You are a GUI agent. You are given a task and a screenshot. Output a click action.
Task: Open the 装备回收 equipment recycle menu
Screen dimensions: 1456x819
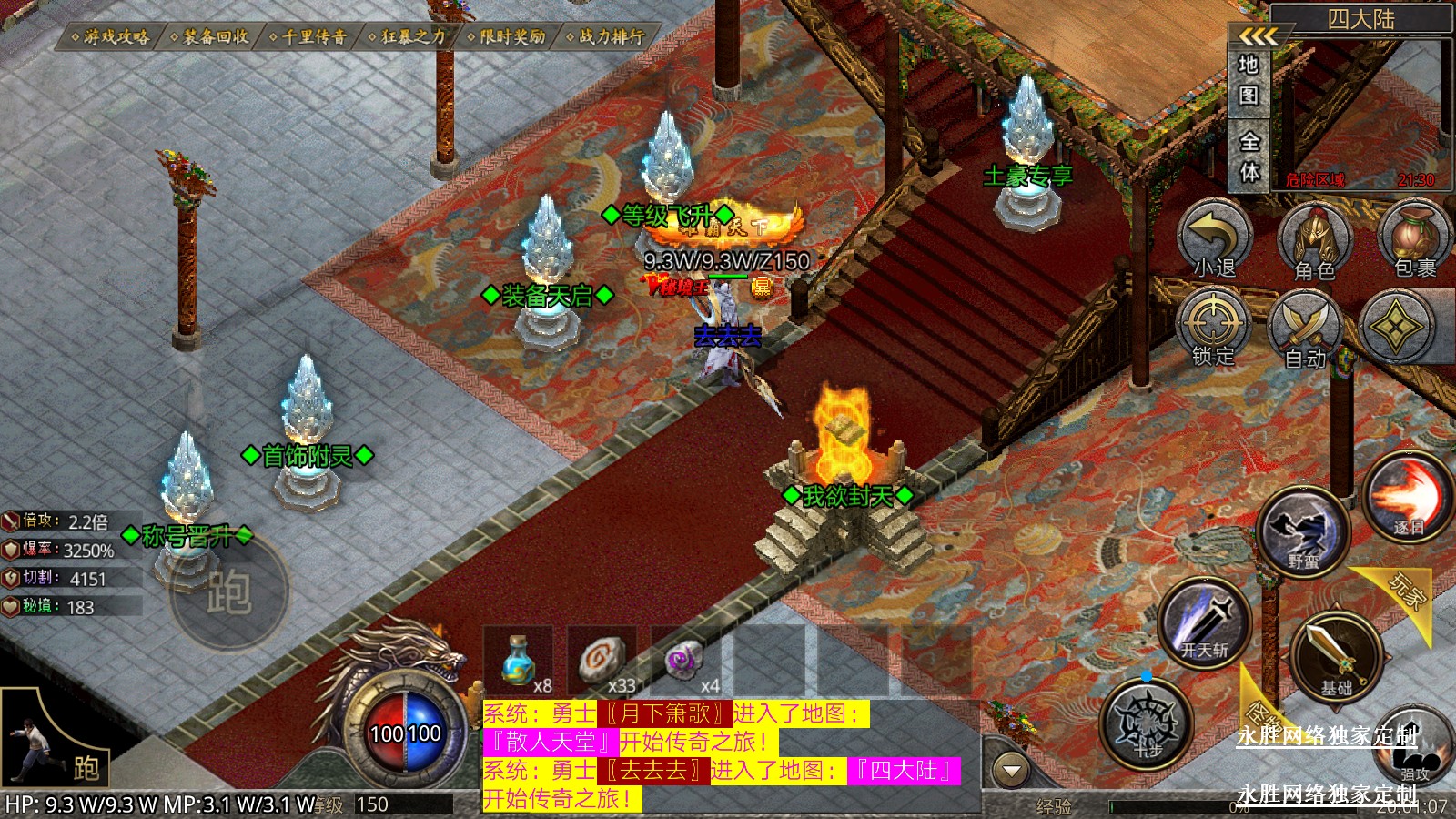[x=212, y=37]
